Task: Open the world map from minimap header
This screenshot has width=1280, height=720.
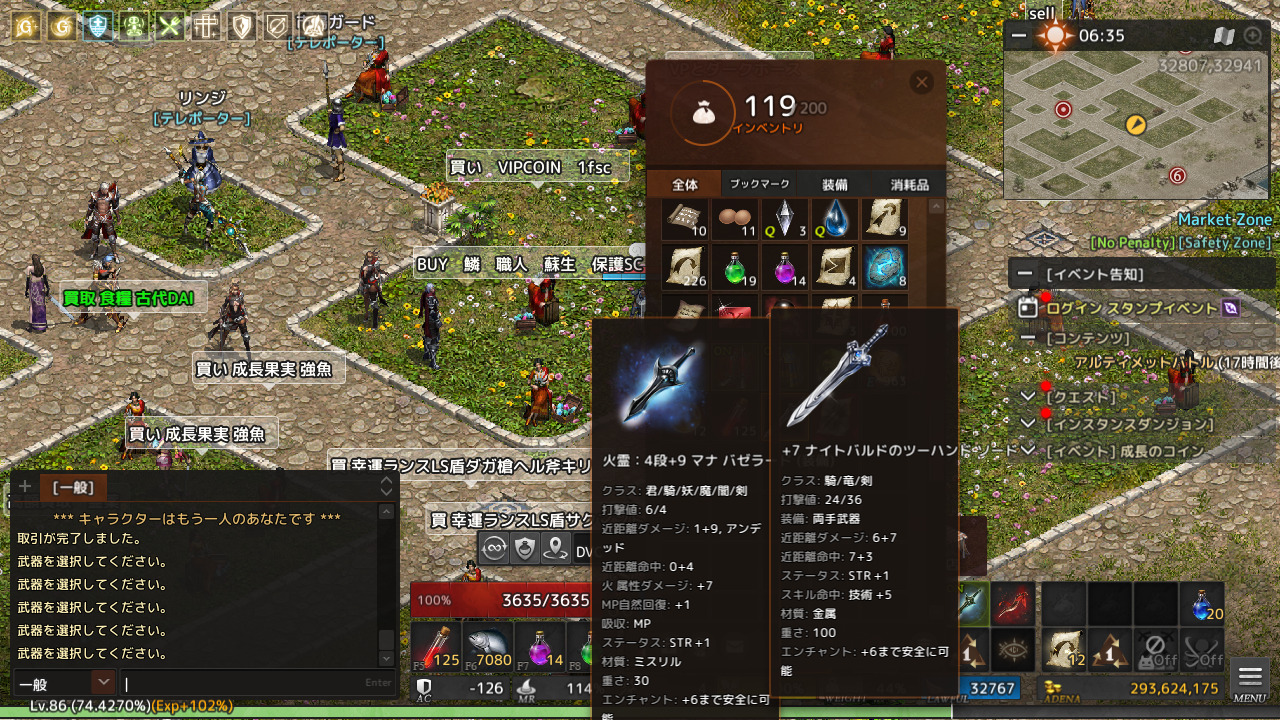Action: 1224,36
